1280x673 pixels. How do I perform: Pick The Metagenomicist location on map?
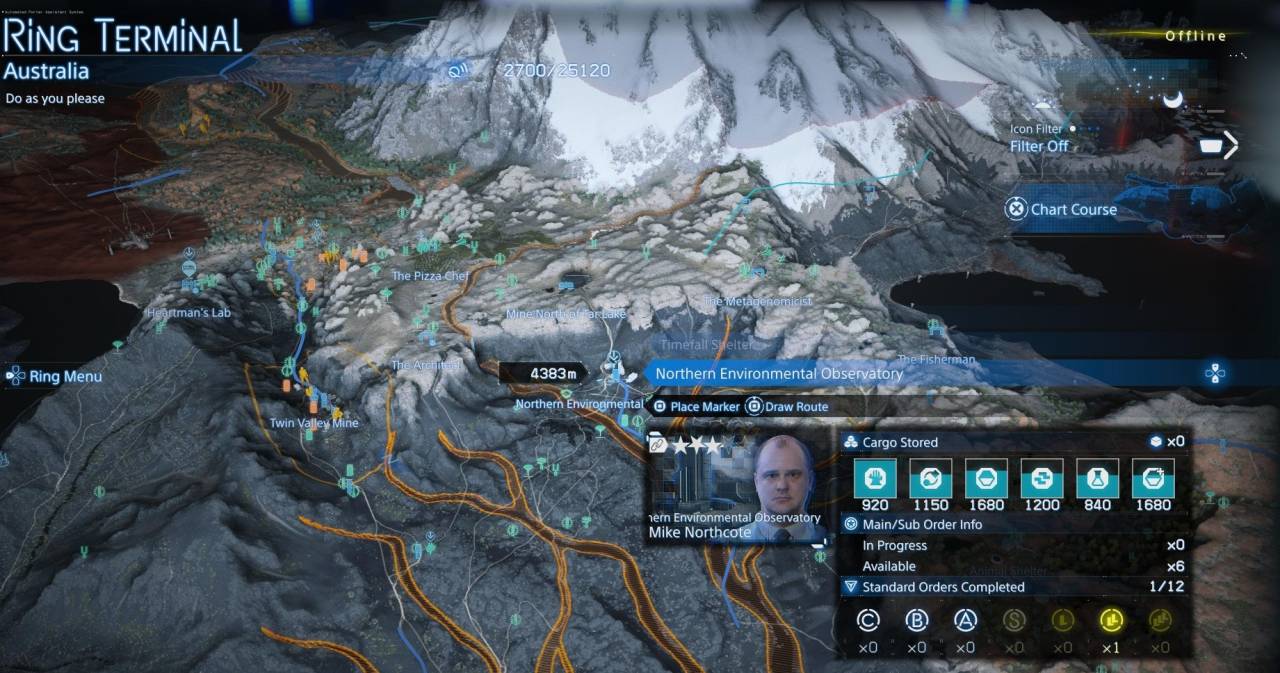[x=757, y=301]
